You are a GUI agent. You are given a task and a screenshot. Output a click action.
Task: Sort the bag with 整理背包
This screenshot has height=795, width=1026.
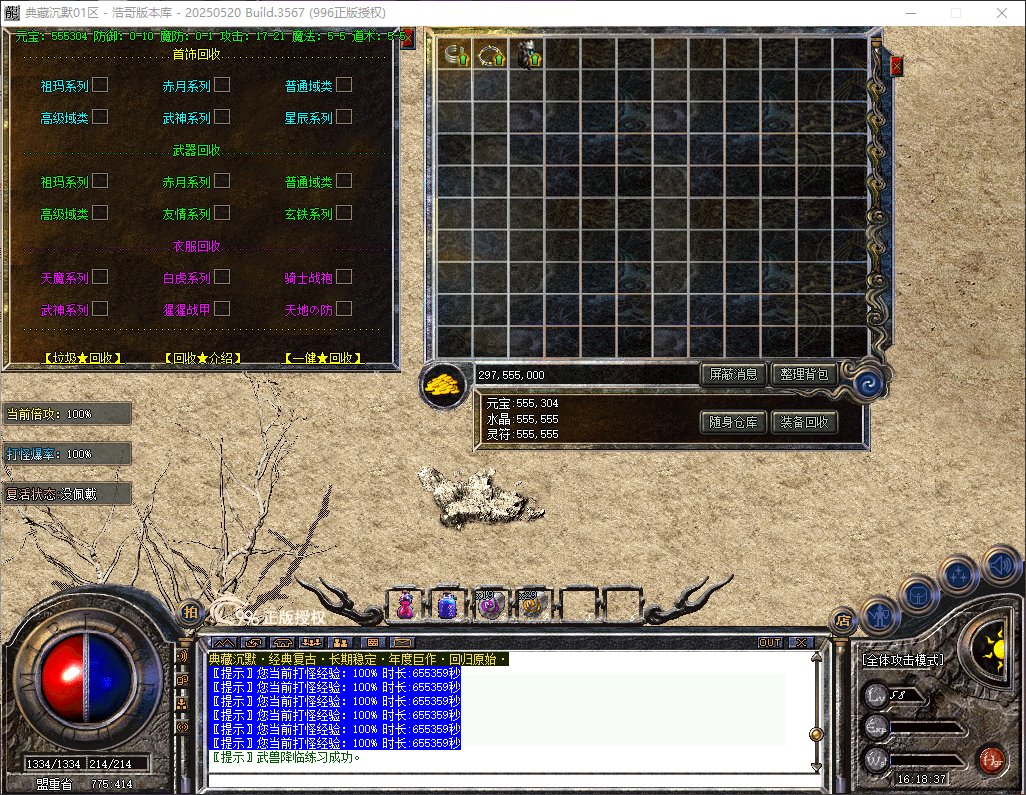tap(804, 374)
